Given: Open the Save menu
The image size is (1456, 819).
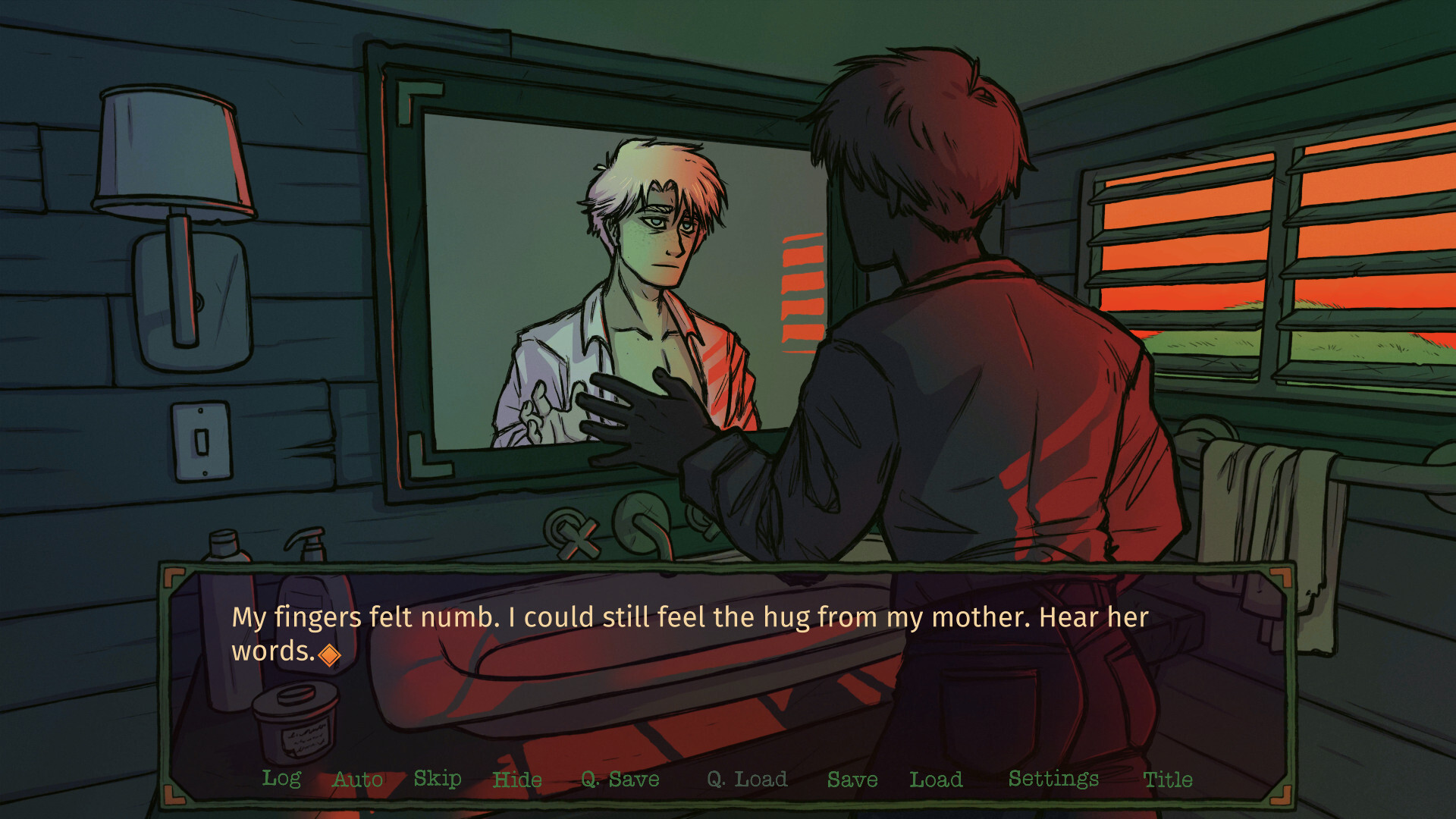Looking at the screenshot, I should [852, 779].
